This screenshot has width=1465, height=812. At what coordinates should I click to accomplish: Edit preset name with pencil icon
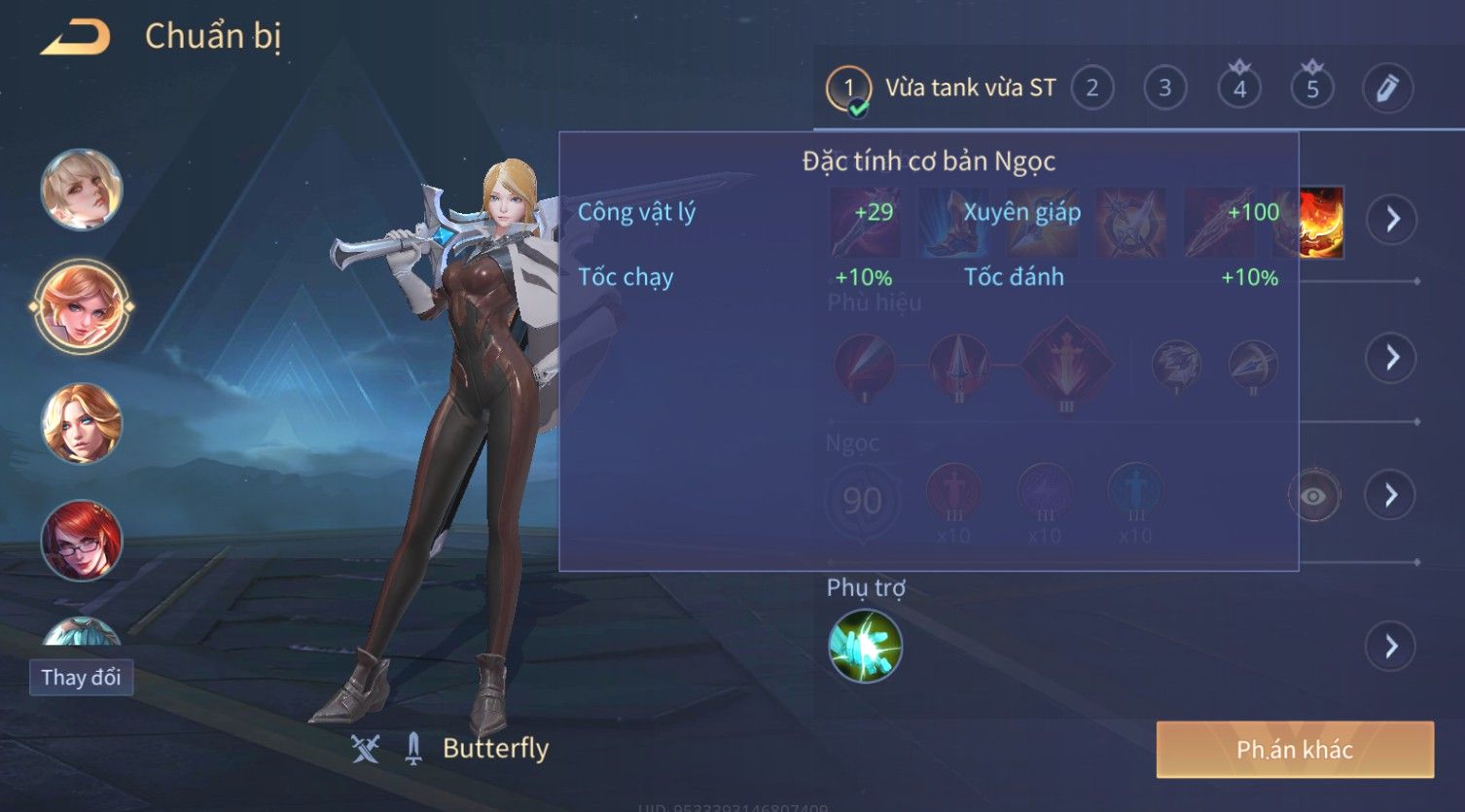pos(1386,88)
